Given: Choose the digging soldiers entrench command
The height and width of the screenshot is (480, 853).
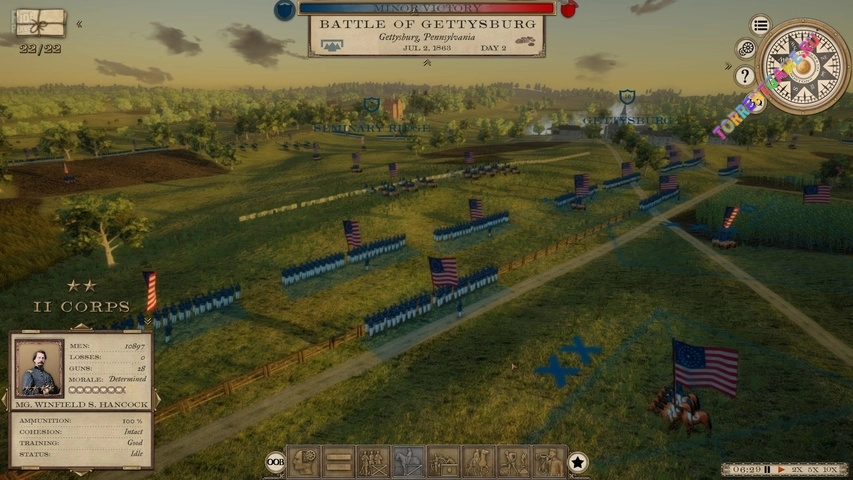Looking at the screenshot, I should (513, 461).
